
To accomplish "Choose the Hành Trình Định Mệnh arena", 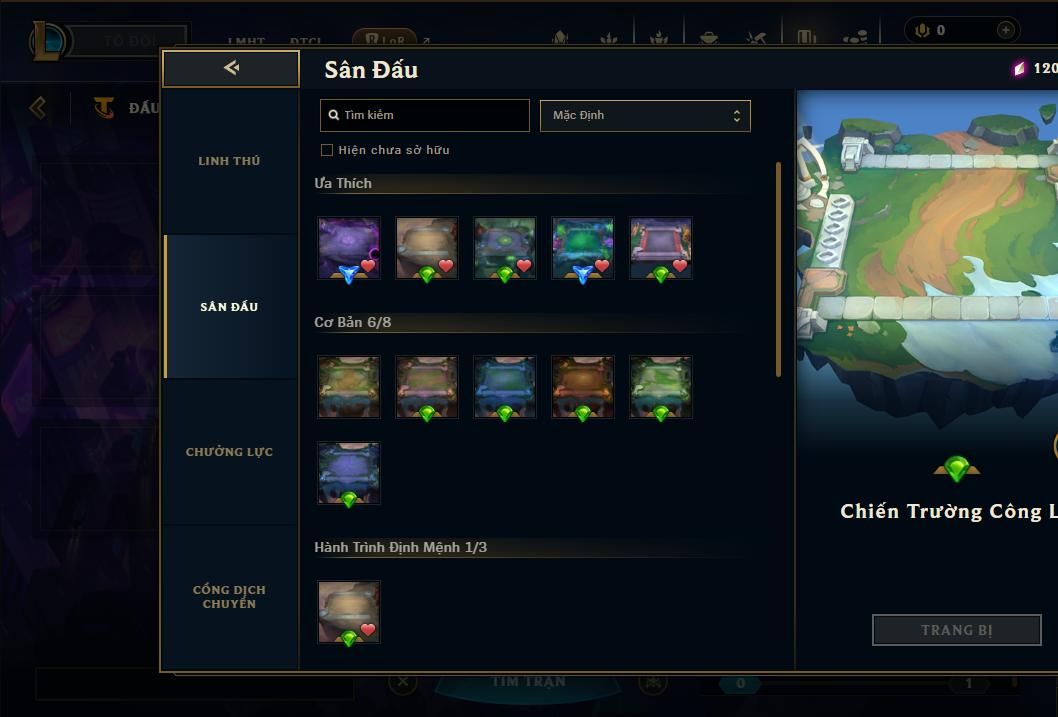I will (349, 612).
